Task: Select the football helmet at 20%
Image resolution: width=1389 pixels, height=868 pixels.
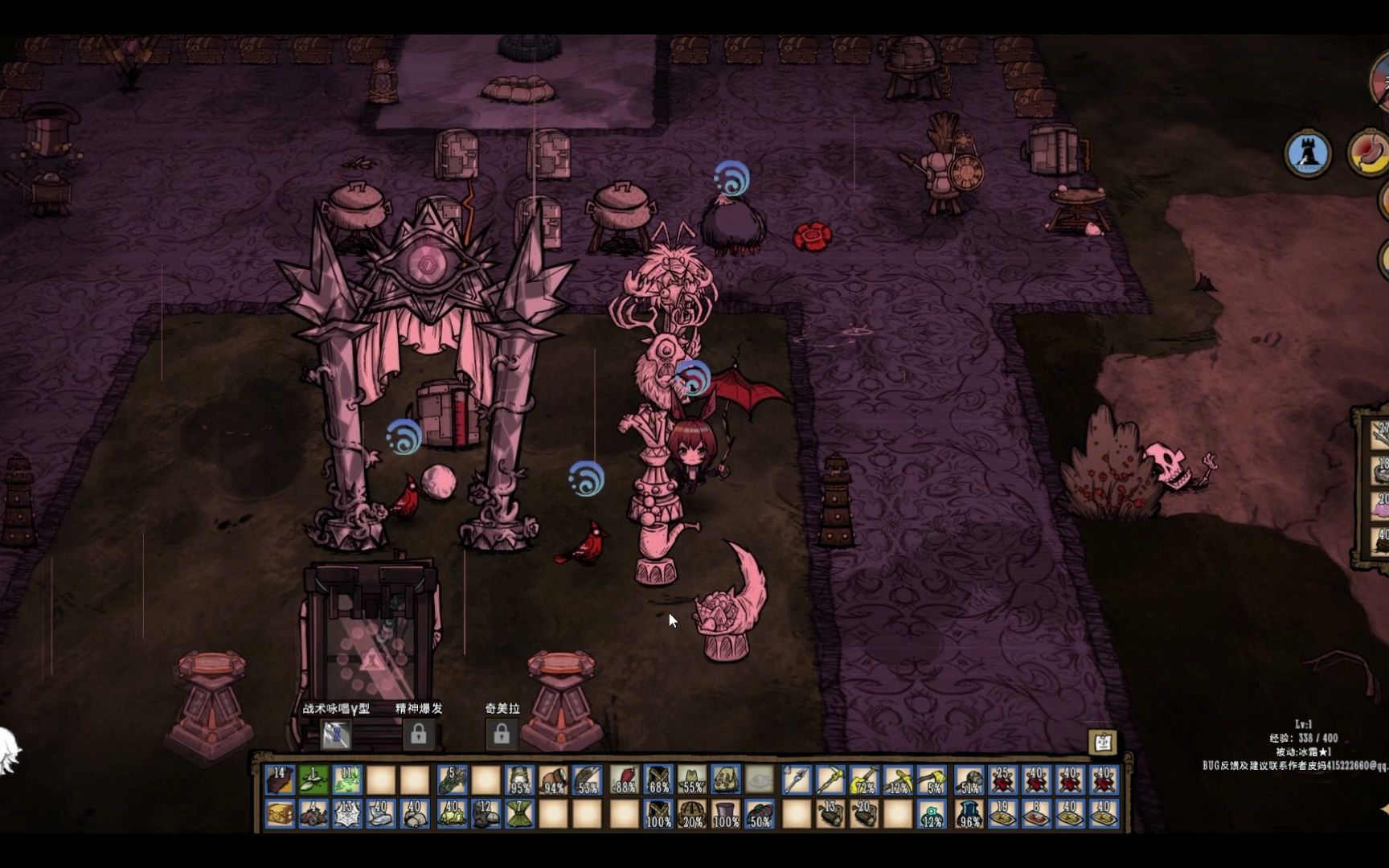Action: pos(692,814)
